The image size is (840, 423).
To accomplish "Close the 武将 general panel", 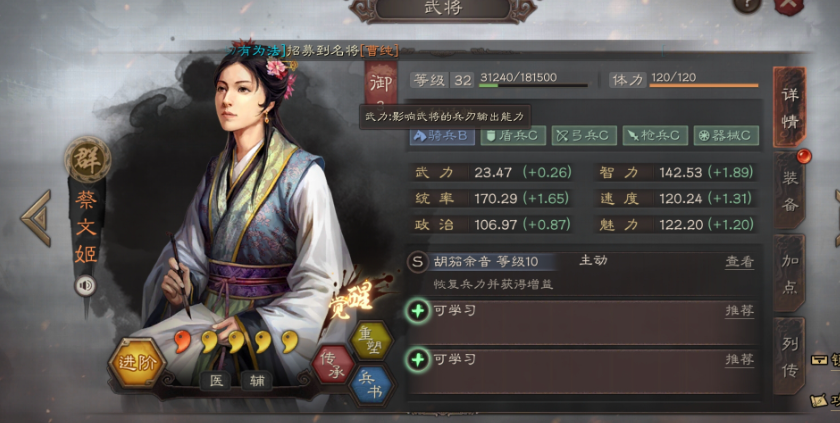I will pyautogui.click(x=789, y=5).
